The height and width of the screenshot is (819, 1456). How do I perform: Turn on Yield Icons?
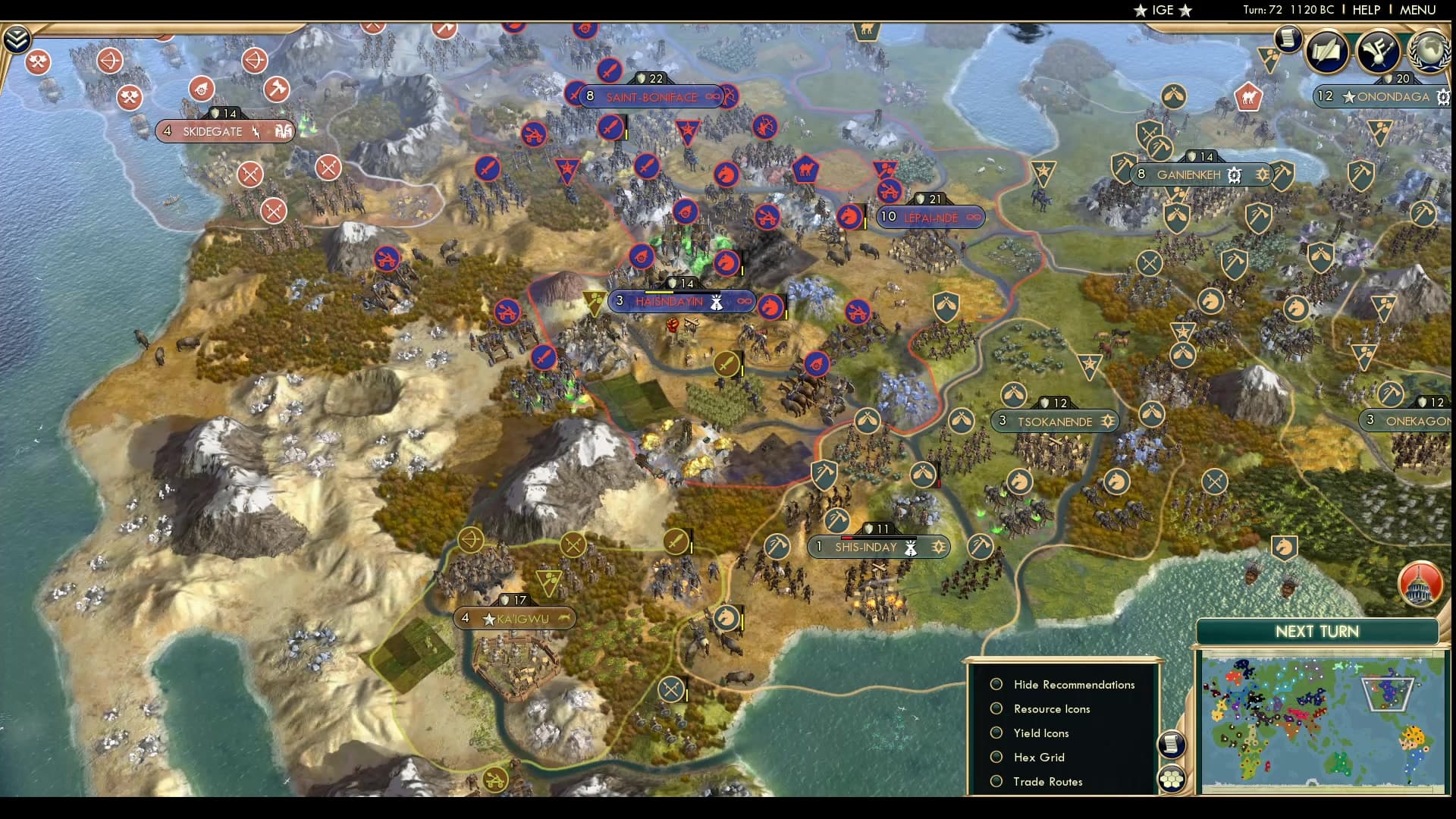[x=996, y=733]
